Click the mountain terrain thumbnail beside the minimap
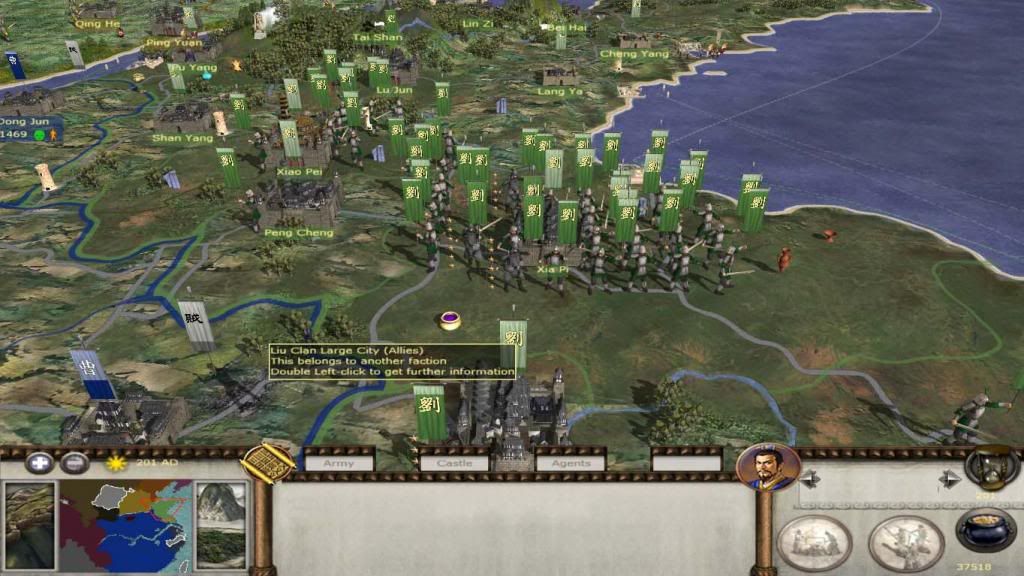The width and height of the screenshot is (1024, 576). click(x=220, y=524)
